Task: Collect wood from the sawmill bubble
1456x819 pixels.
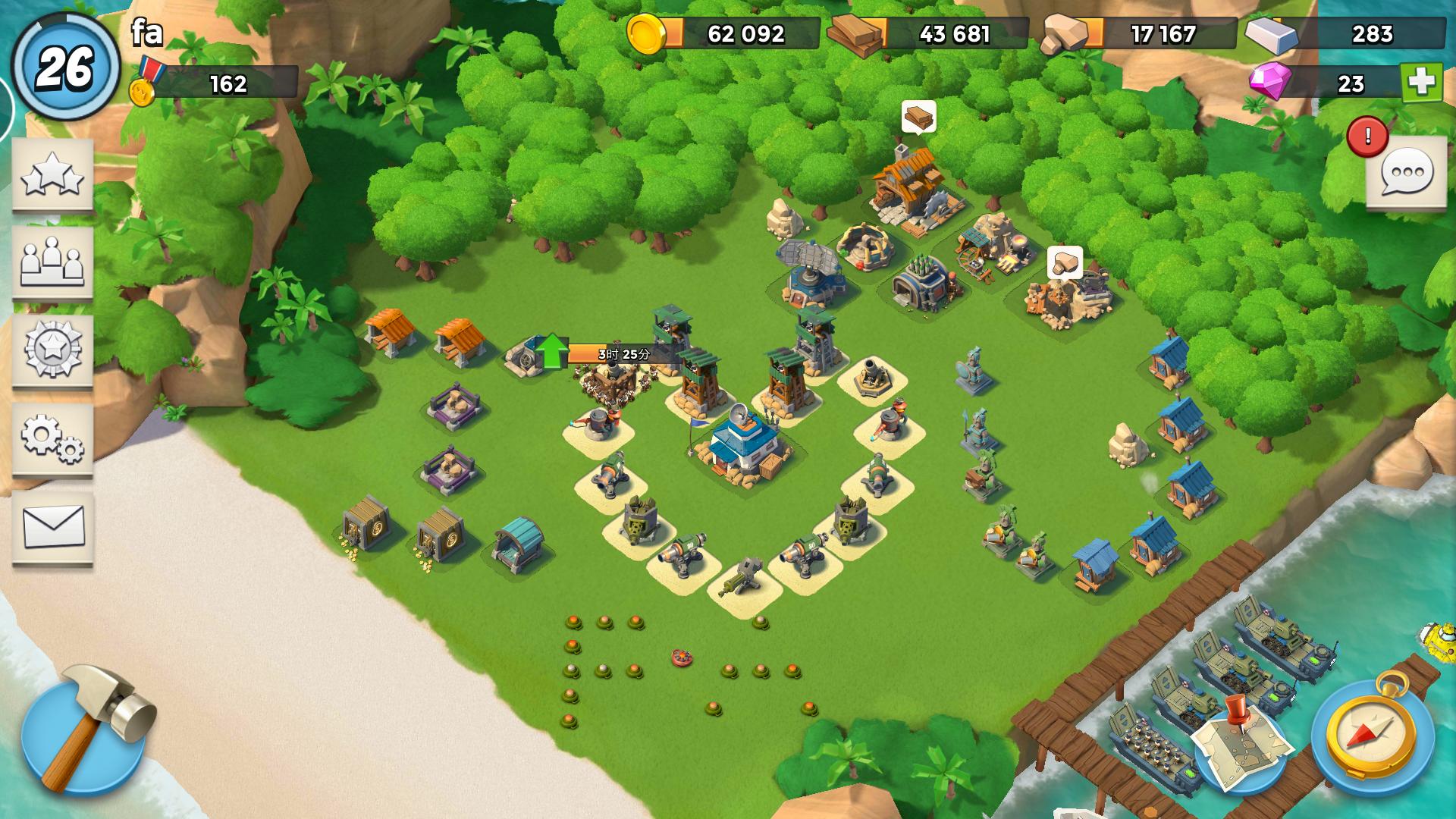Action: (918, 118)
